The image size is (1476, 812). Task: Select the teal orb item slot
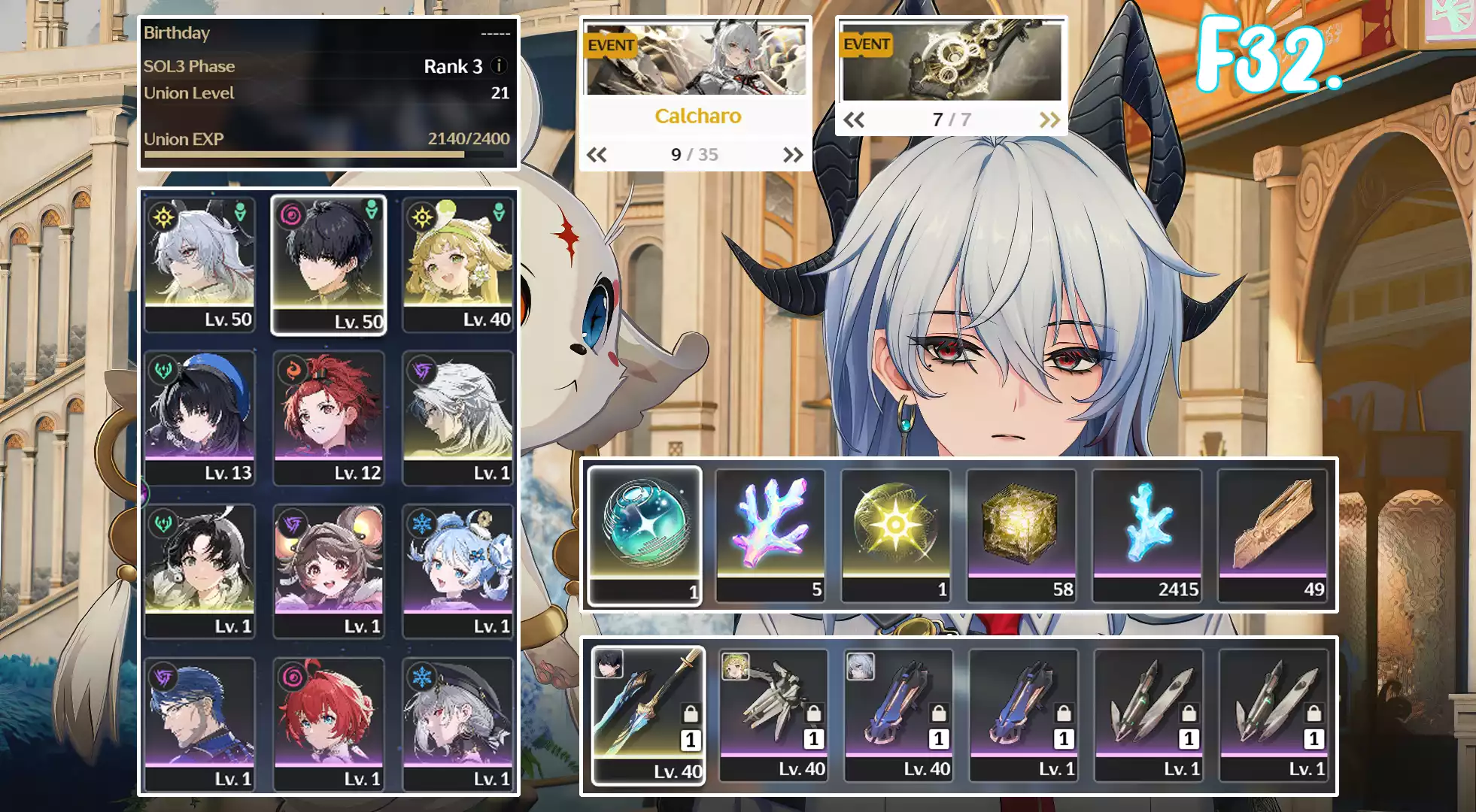pos(645,535)
